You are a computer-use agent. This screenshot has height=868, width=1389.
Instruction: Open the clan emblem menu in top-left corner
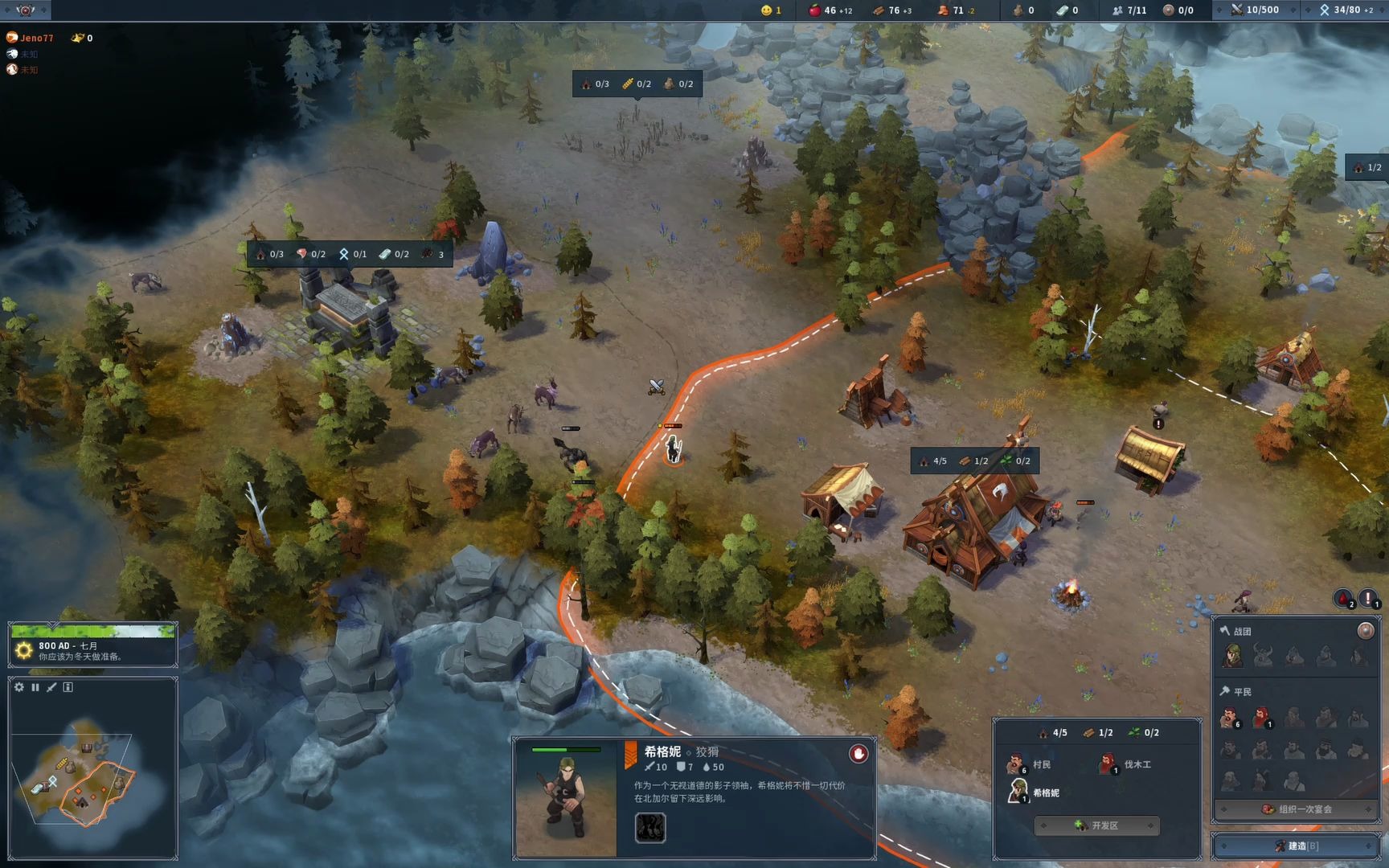tap(25, 10)
